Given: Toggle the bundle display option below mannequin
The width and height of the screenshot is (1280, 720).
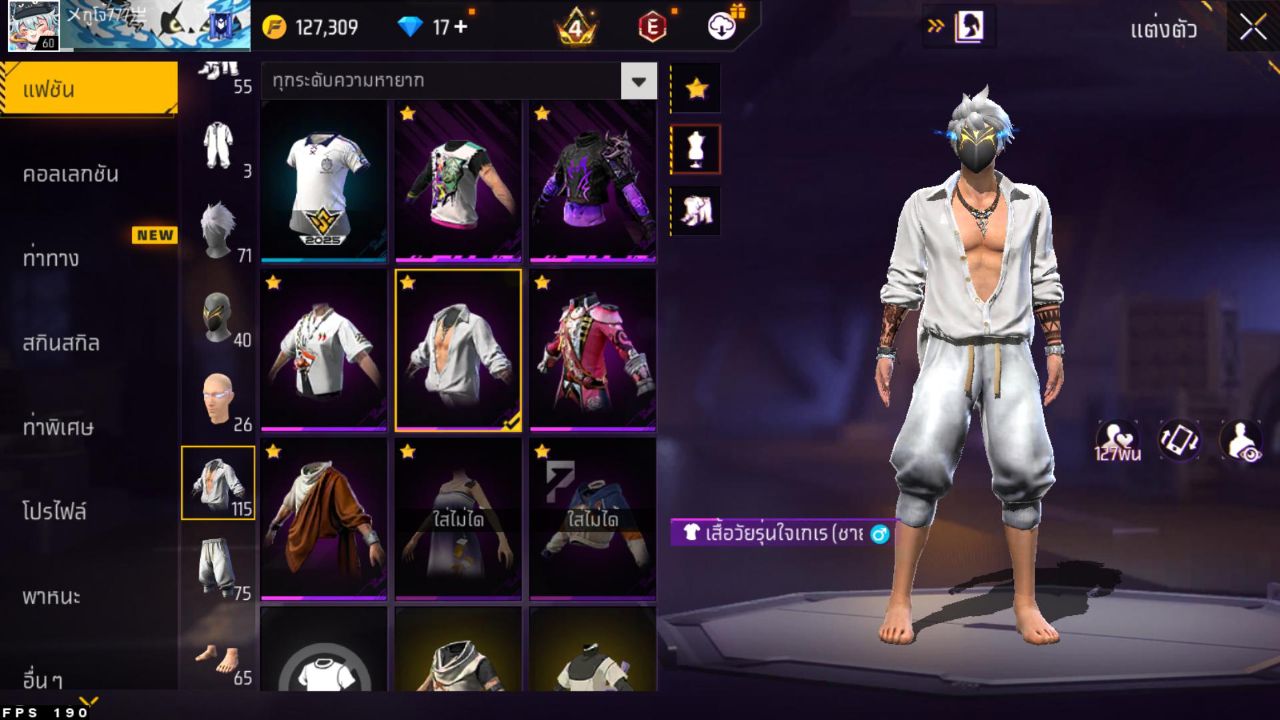Looking at the screenshot, I should click(694, 210).
